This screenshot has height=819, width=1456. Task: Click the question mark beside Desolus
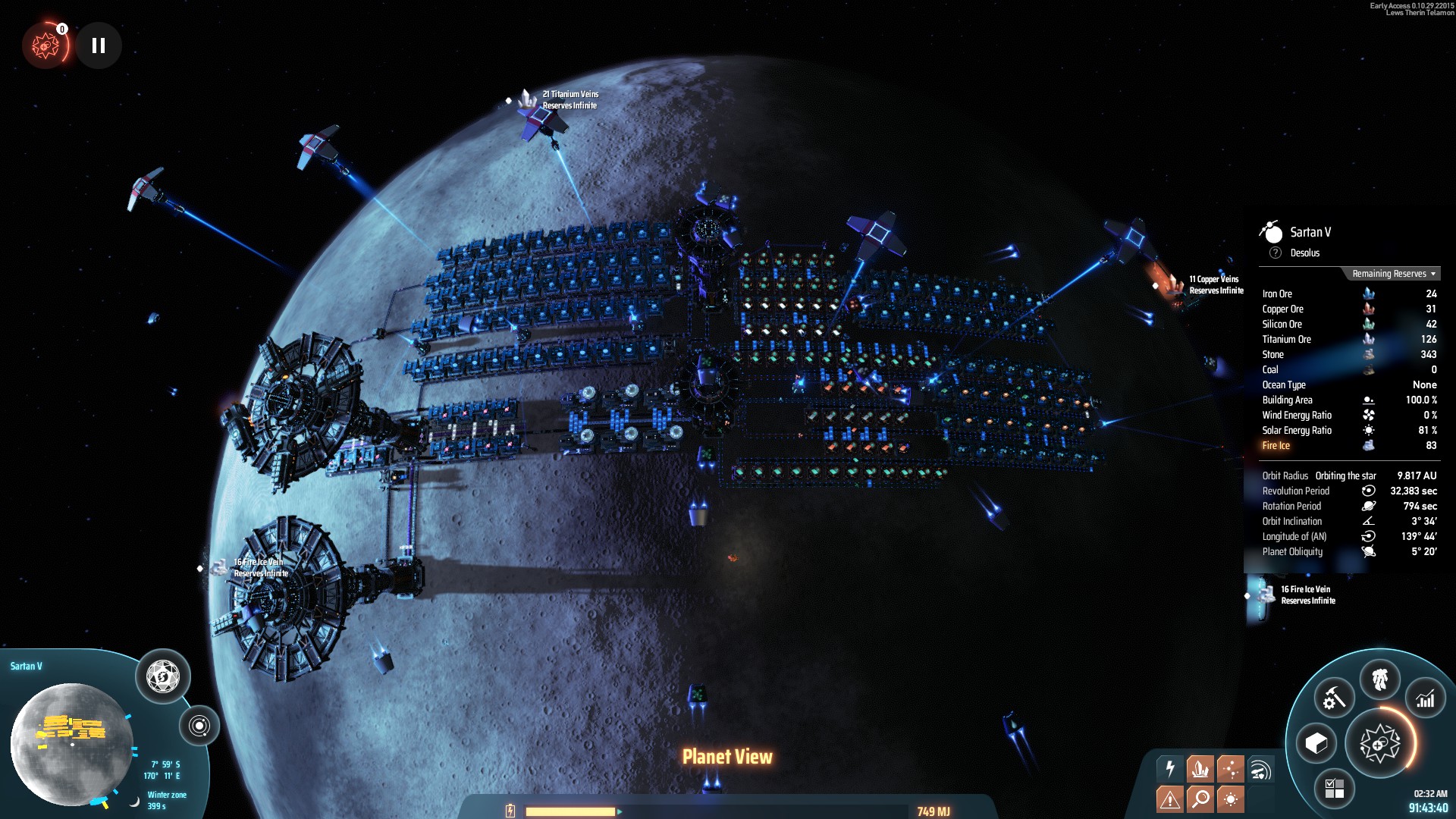point(1276,253)
